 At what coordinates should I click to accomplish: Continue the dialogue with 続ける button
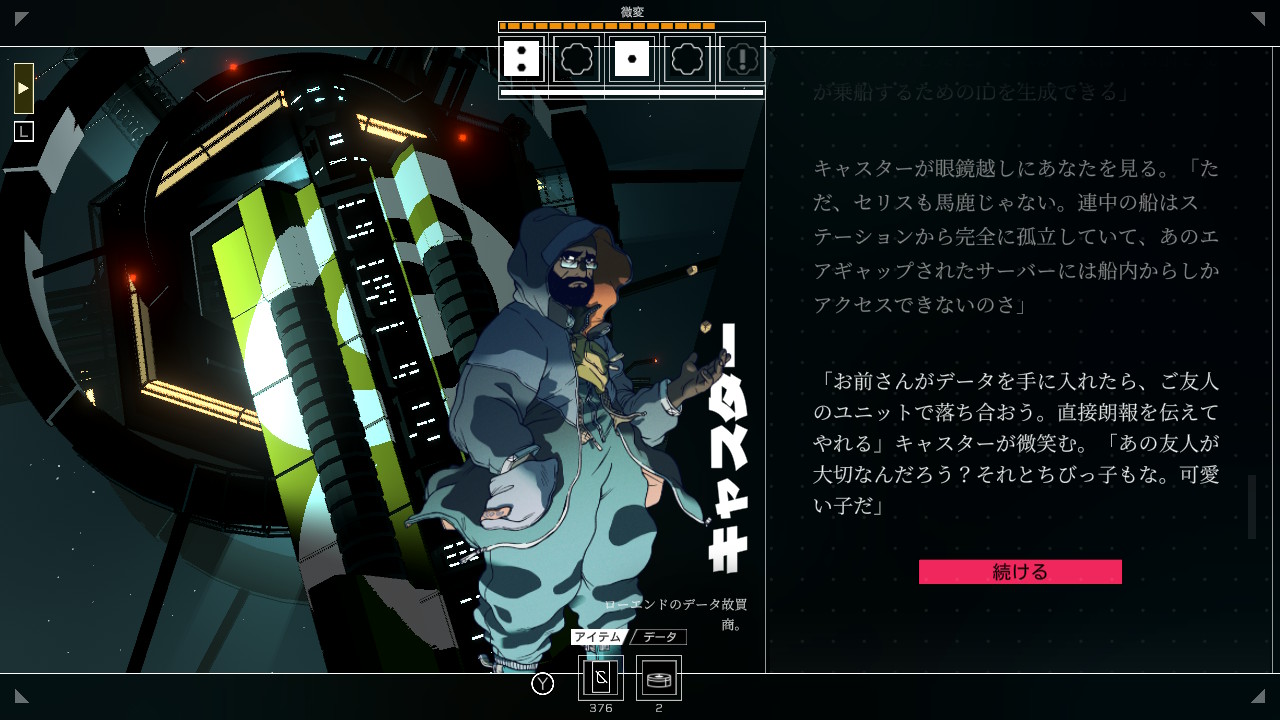coord(1020,572)
